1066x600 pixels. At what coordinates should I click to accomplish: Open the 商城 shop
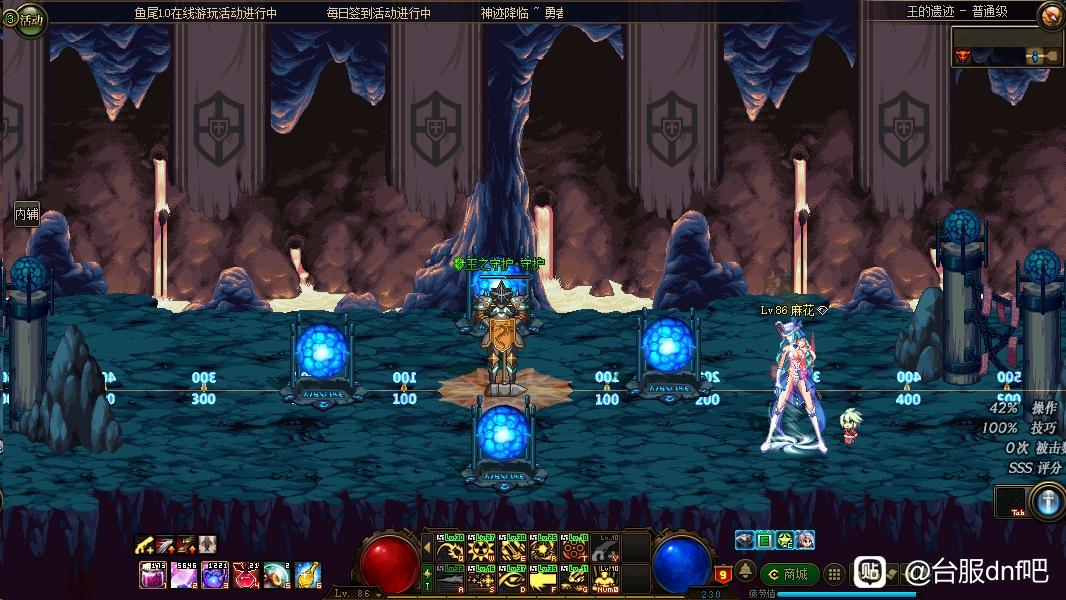(x=790, y=574)
